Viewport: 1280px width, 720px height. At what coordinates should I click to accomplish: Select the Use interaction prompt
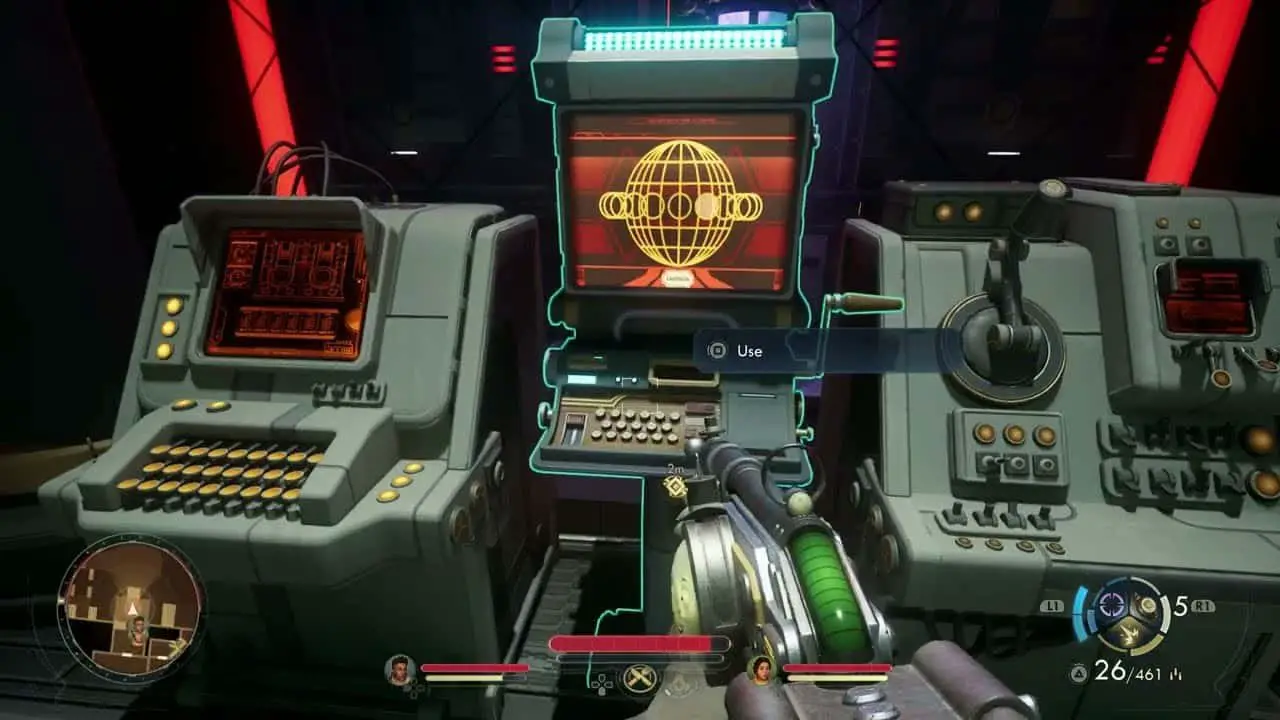click(x=748, y=351)
